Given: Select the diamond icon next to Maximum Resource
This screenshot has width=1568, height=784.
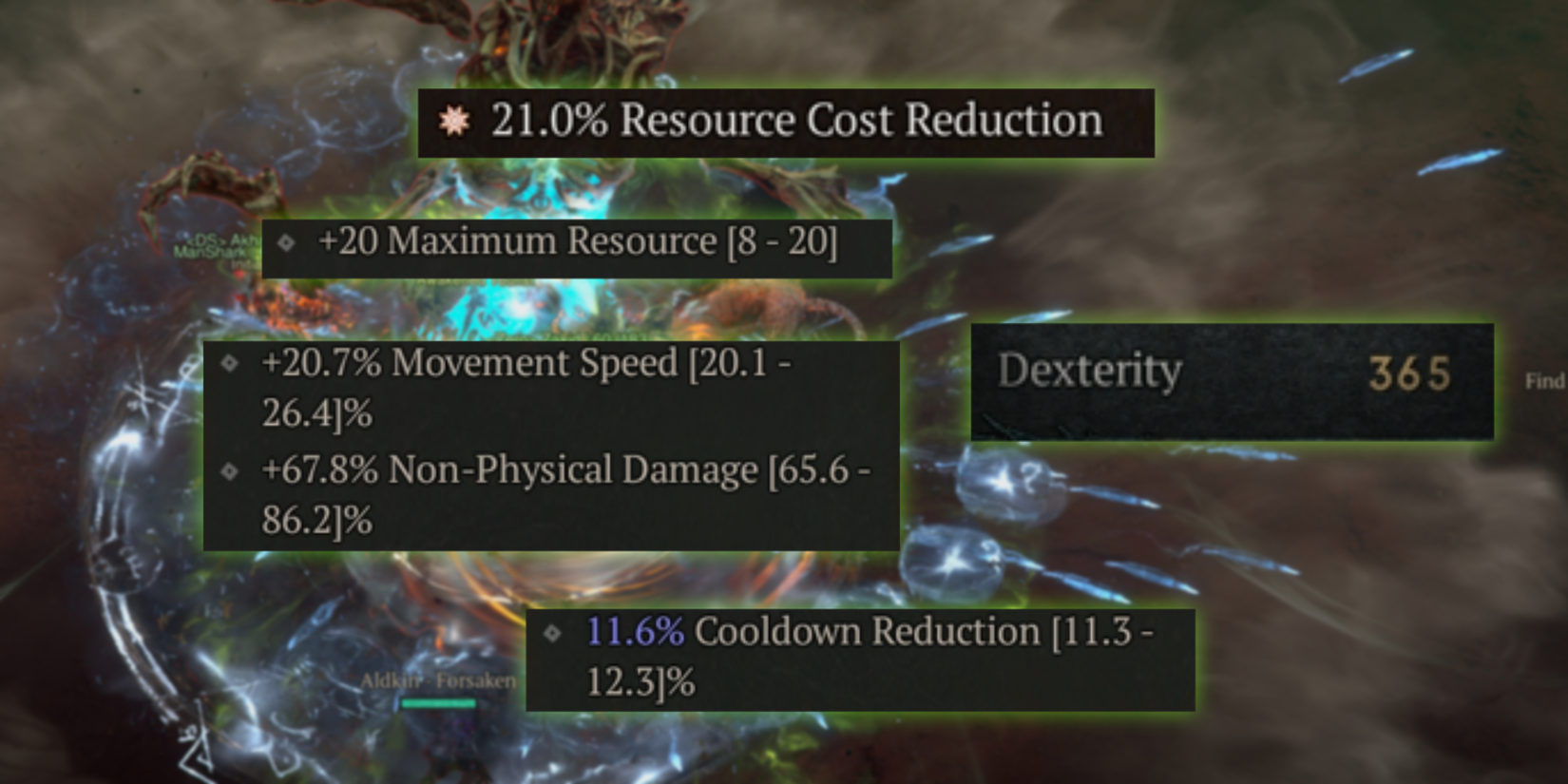Looking at the screenshot, I should [285, 244].
